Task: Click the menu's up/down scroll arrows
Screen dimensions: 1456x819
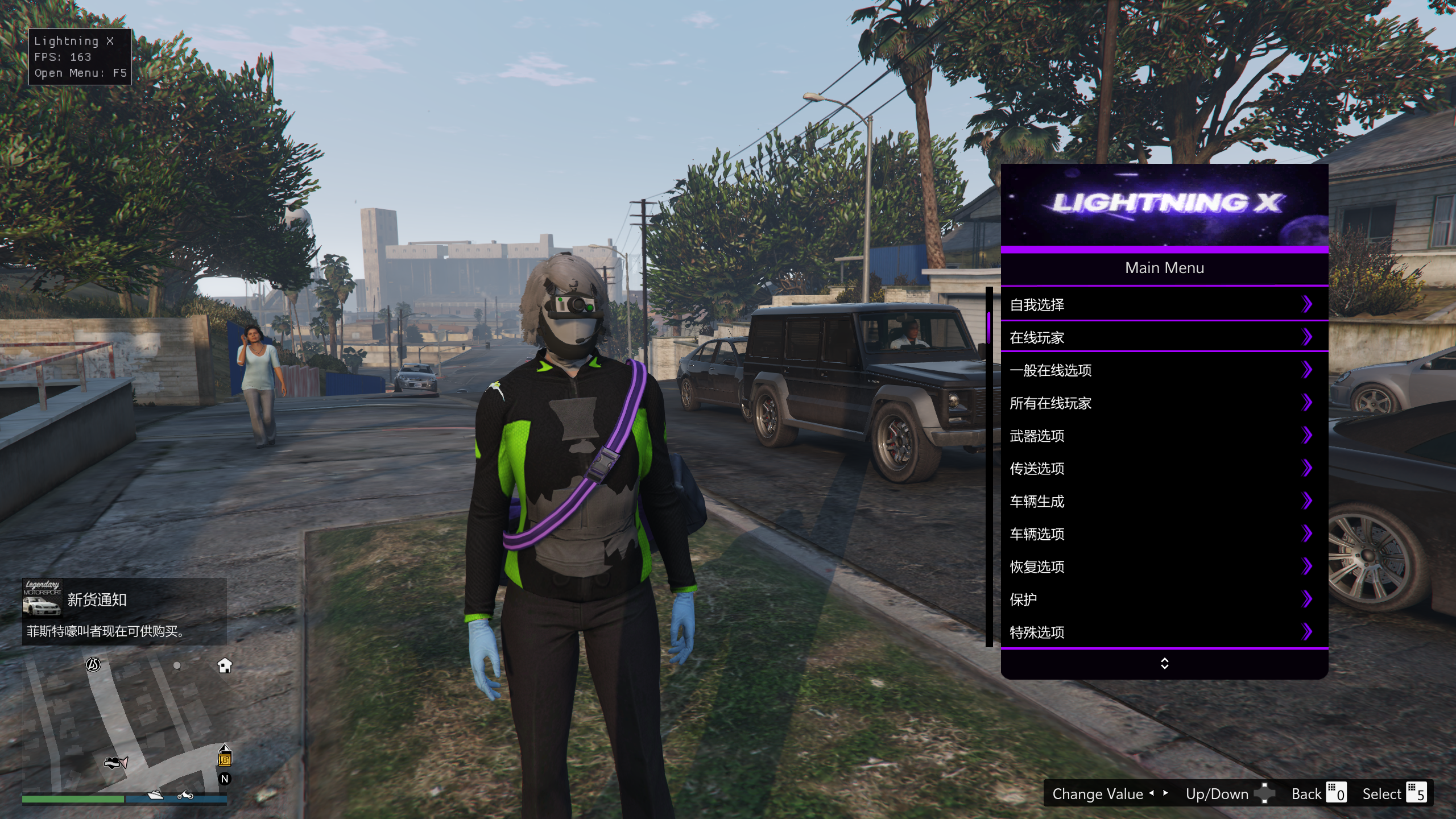Action: (x=1164, y=664)
